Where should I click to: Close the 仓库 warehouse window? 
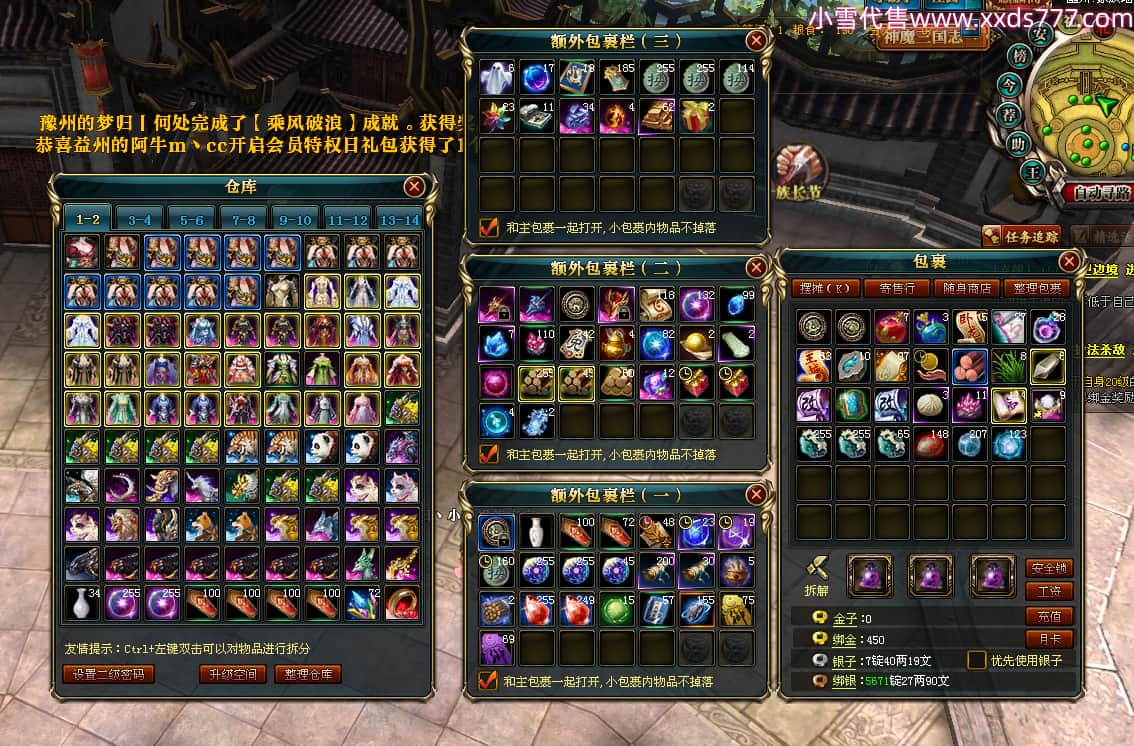(415, 186)
